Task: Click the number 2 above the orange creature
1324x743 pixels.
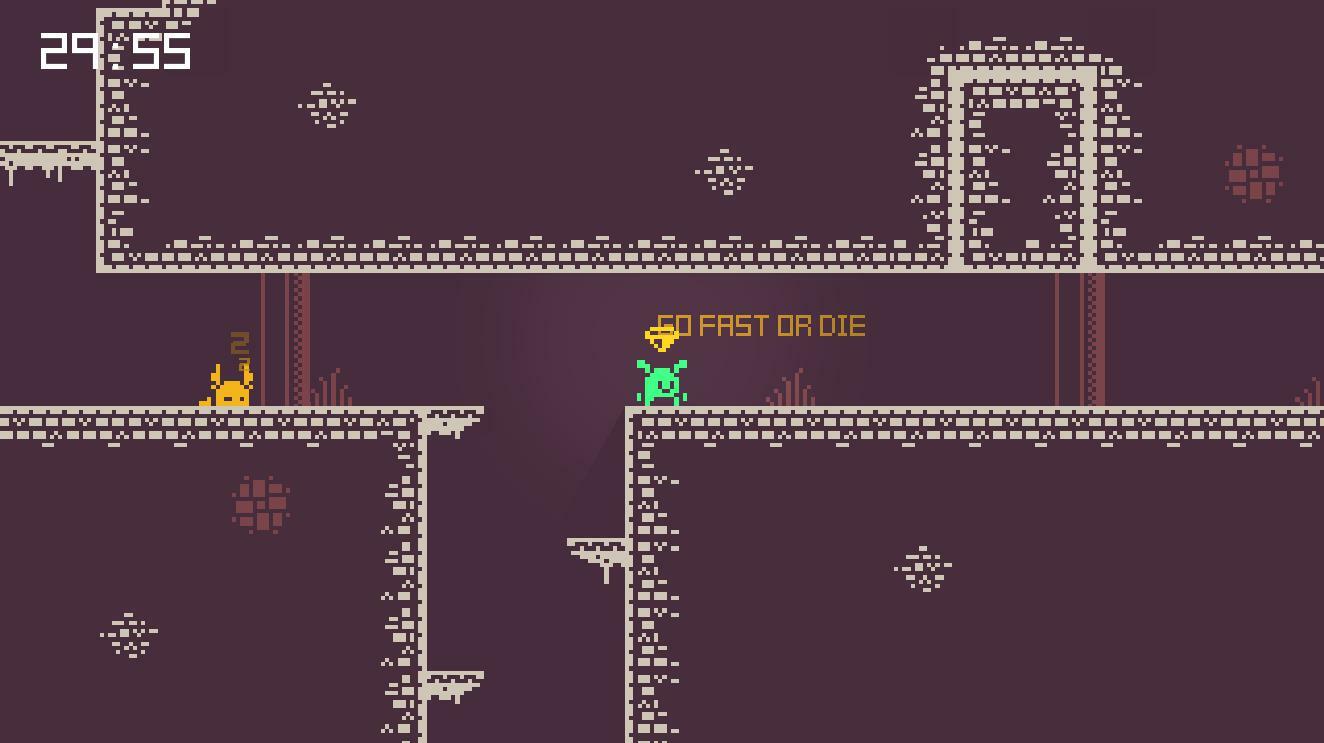Action: [x=238, y=345]
